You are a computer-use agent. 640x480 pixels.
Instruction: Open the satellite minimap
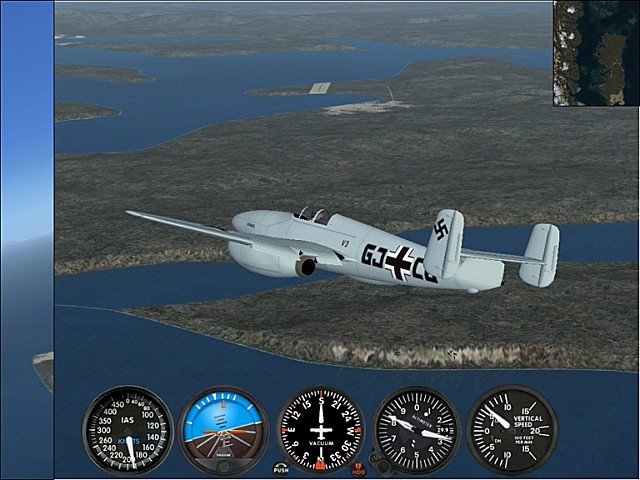596,53
